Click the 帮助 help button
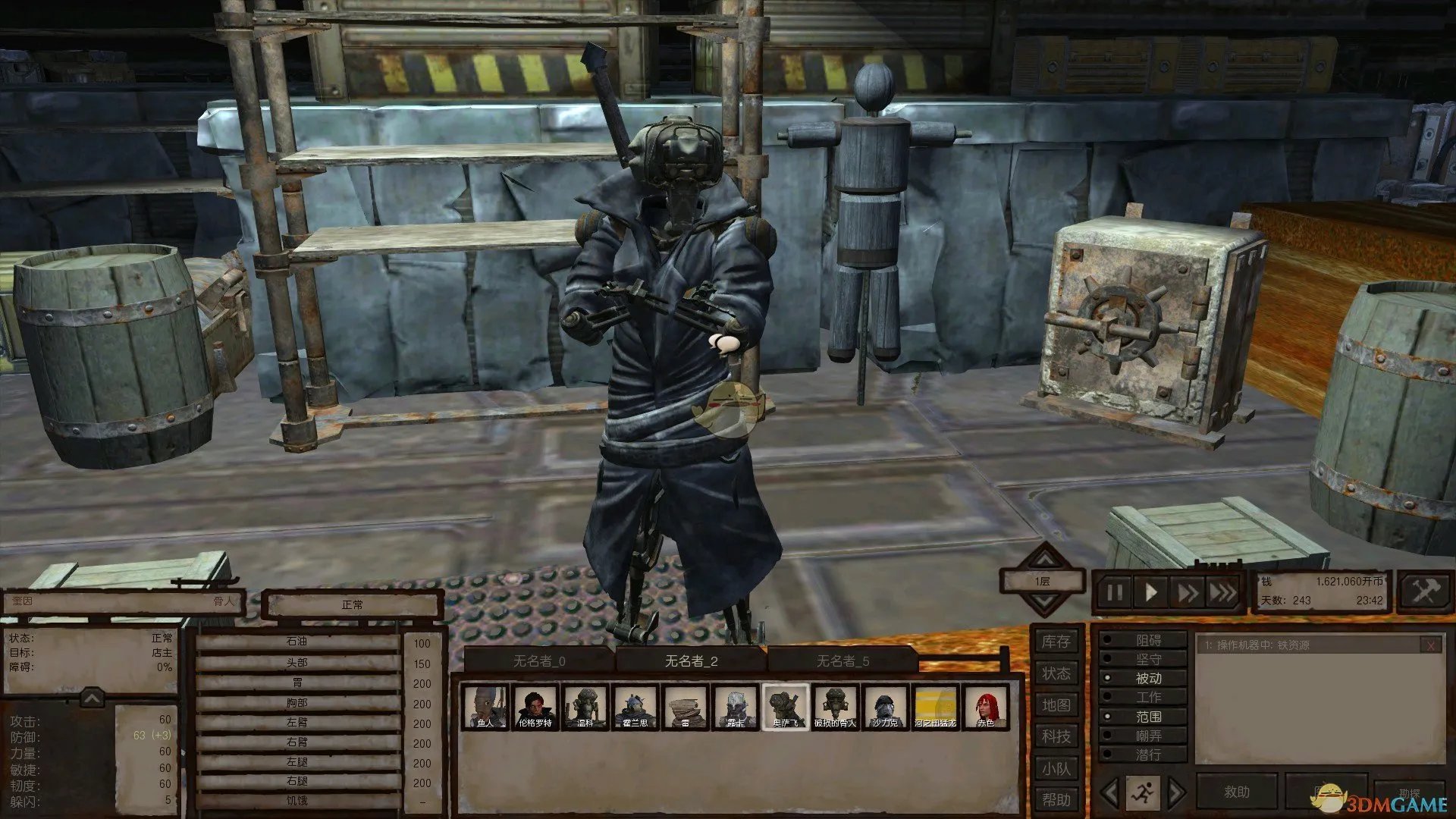The height and width of the screenshot is (819, 1456). [x=1056, y=799]
